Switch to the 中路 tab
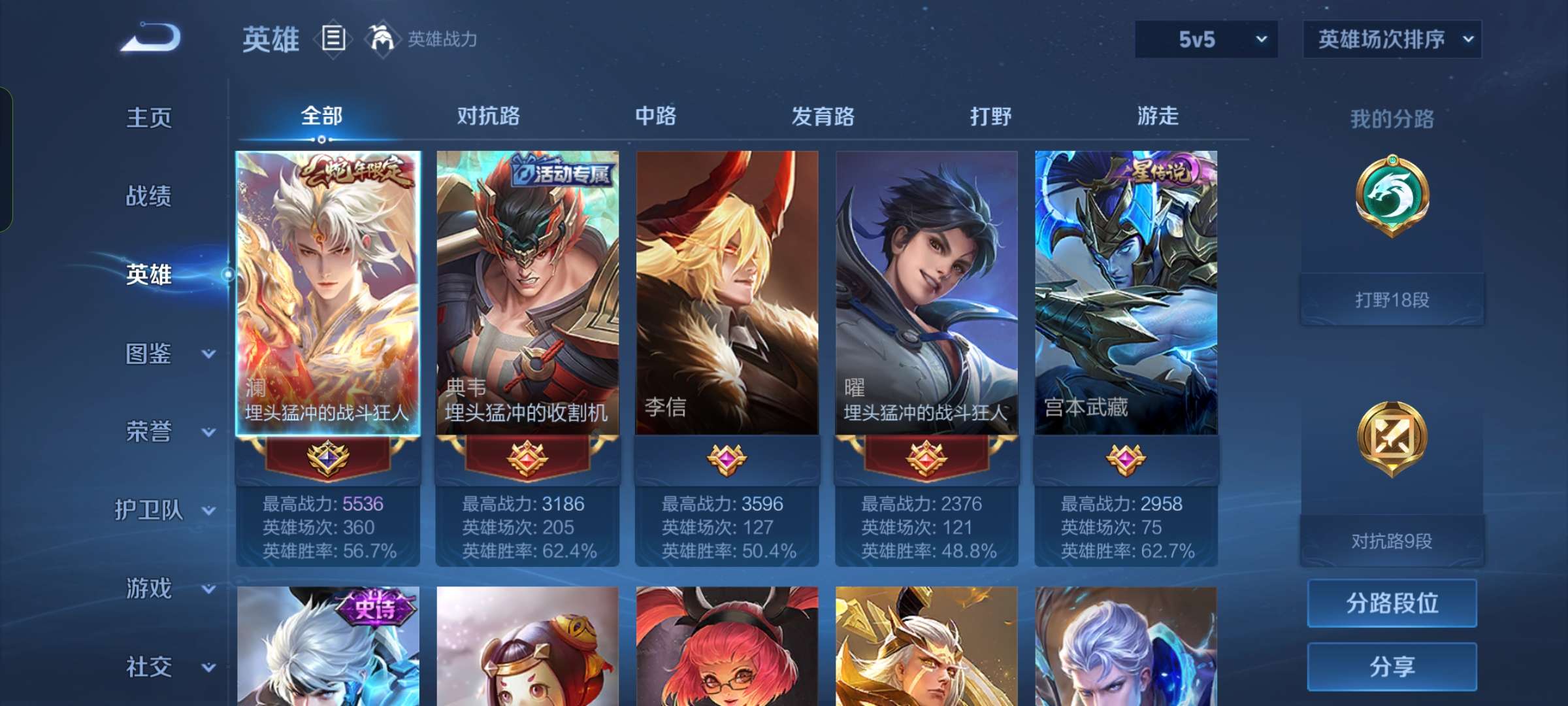The image size is (1568, 706). pyautogui.click(x=656, y=116)
